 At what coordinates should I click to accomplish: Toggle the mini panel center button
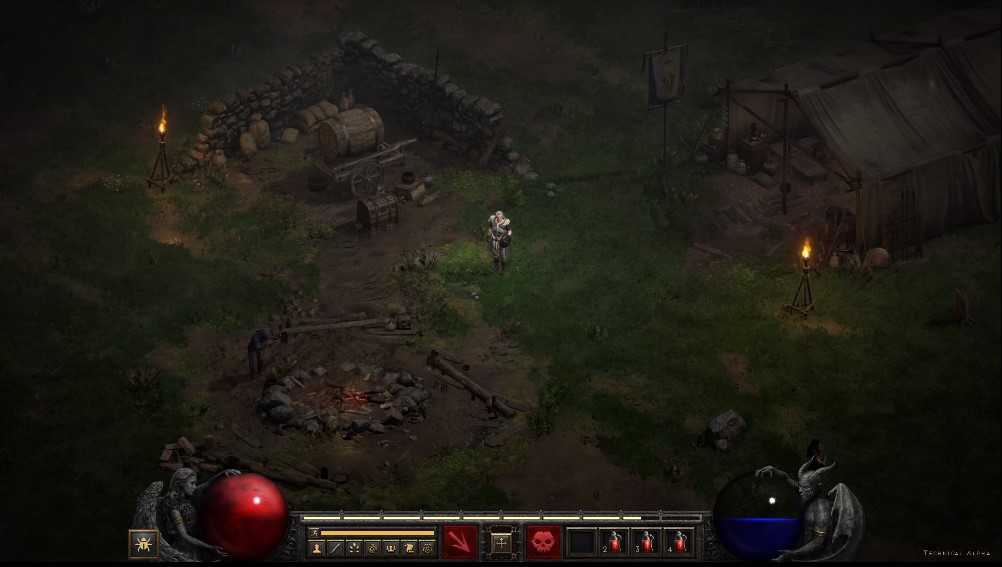coord(502,543)
